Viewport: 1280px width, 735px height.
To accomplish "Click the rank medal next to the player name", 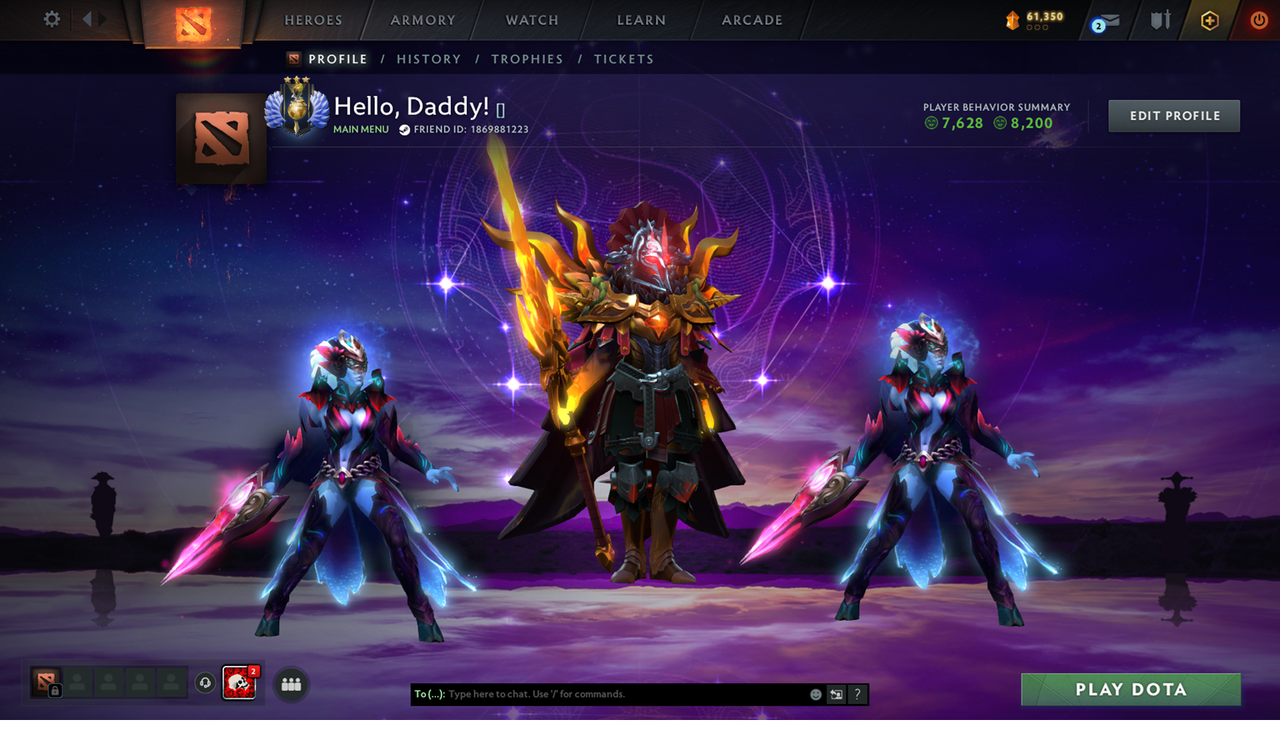I will [x=299, y=108].
